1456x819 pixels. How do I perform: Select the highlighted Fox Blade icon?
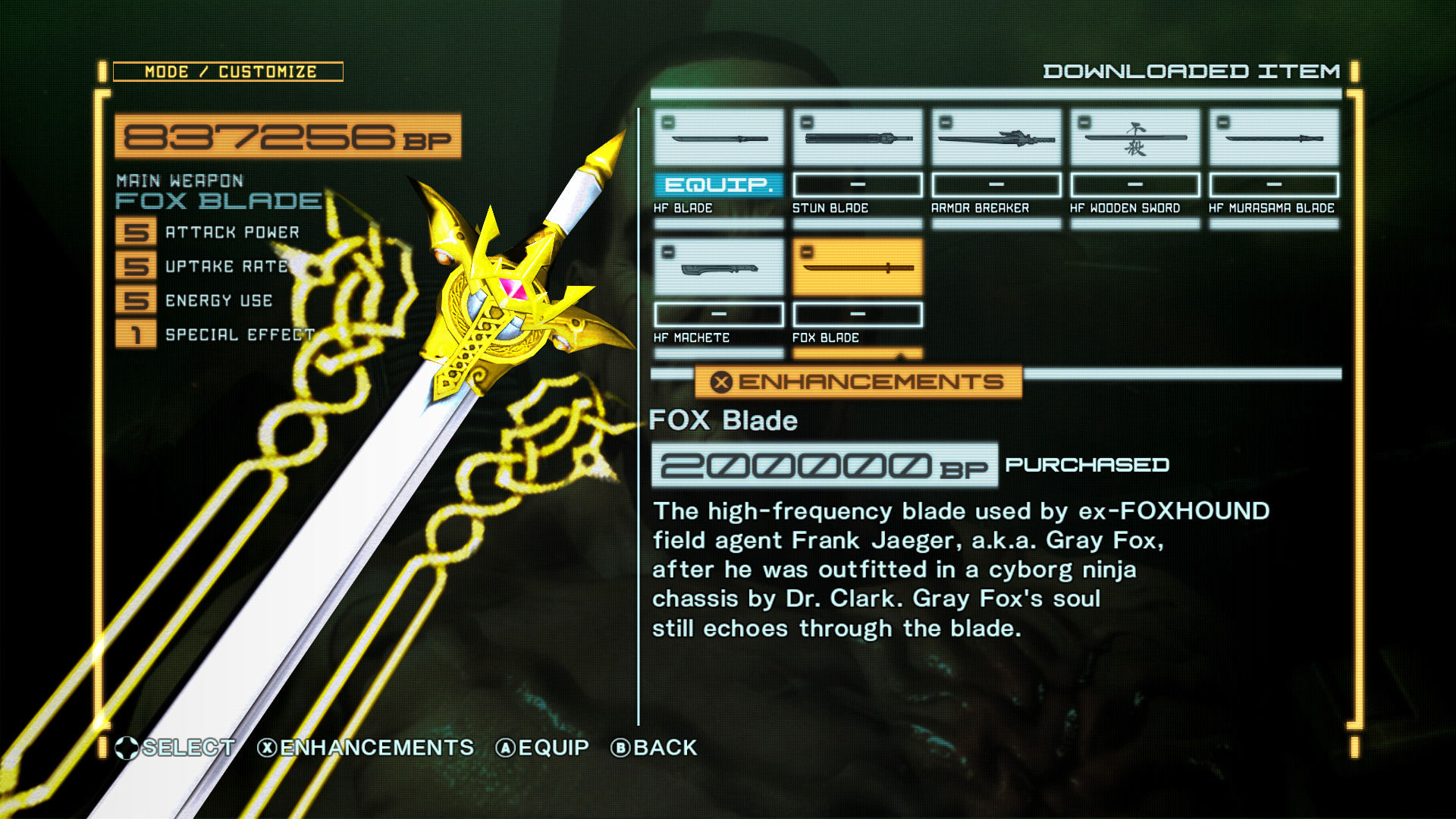[857, 267]
